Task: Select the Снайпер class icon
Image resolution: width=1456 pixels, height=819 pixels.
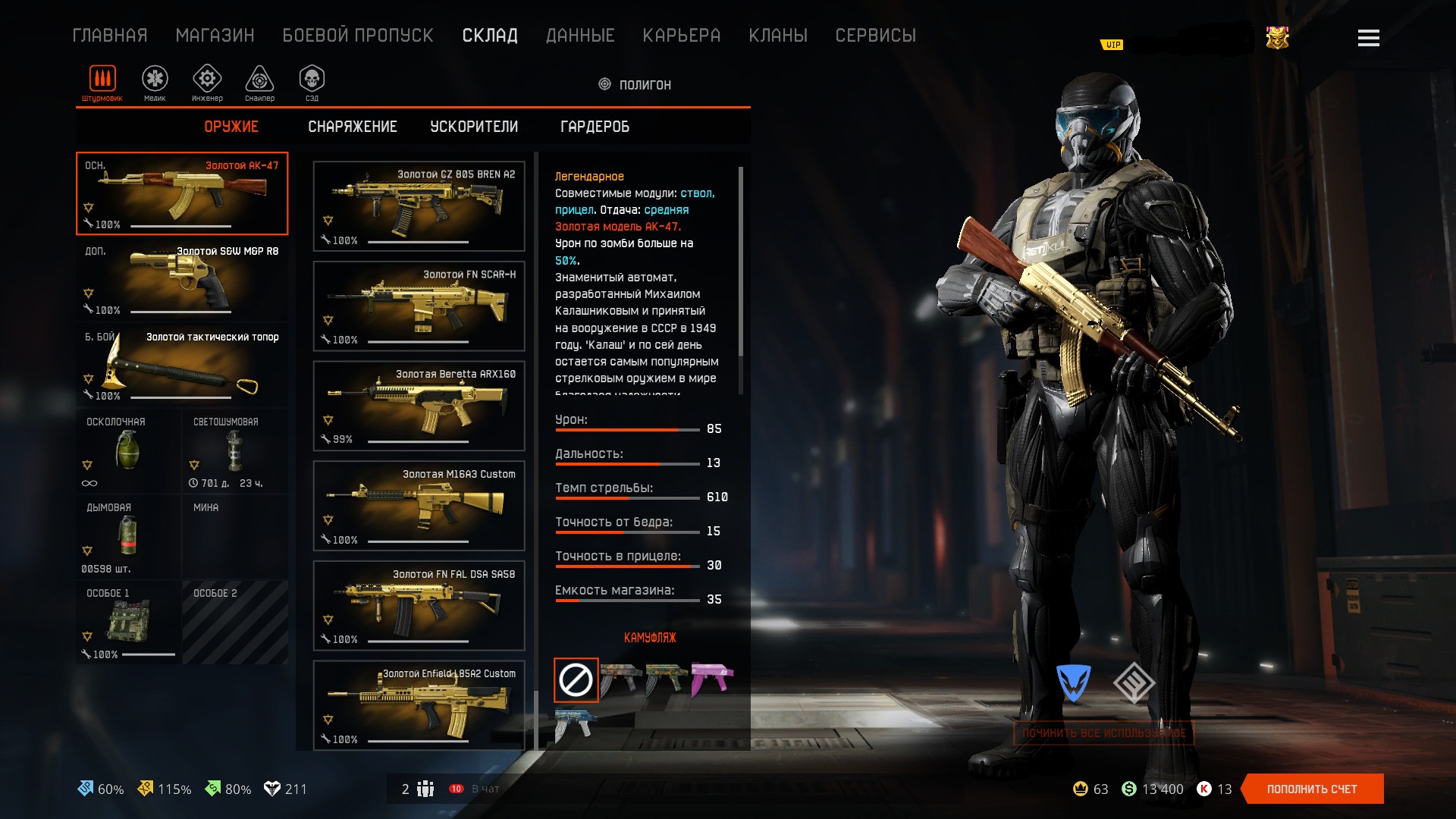Action: pyautogui.click(x=259, y=82)
